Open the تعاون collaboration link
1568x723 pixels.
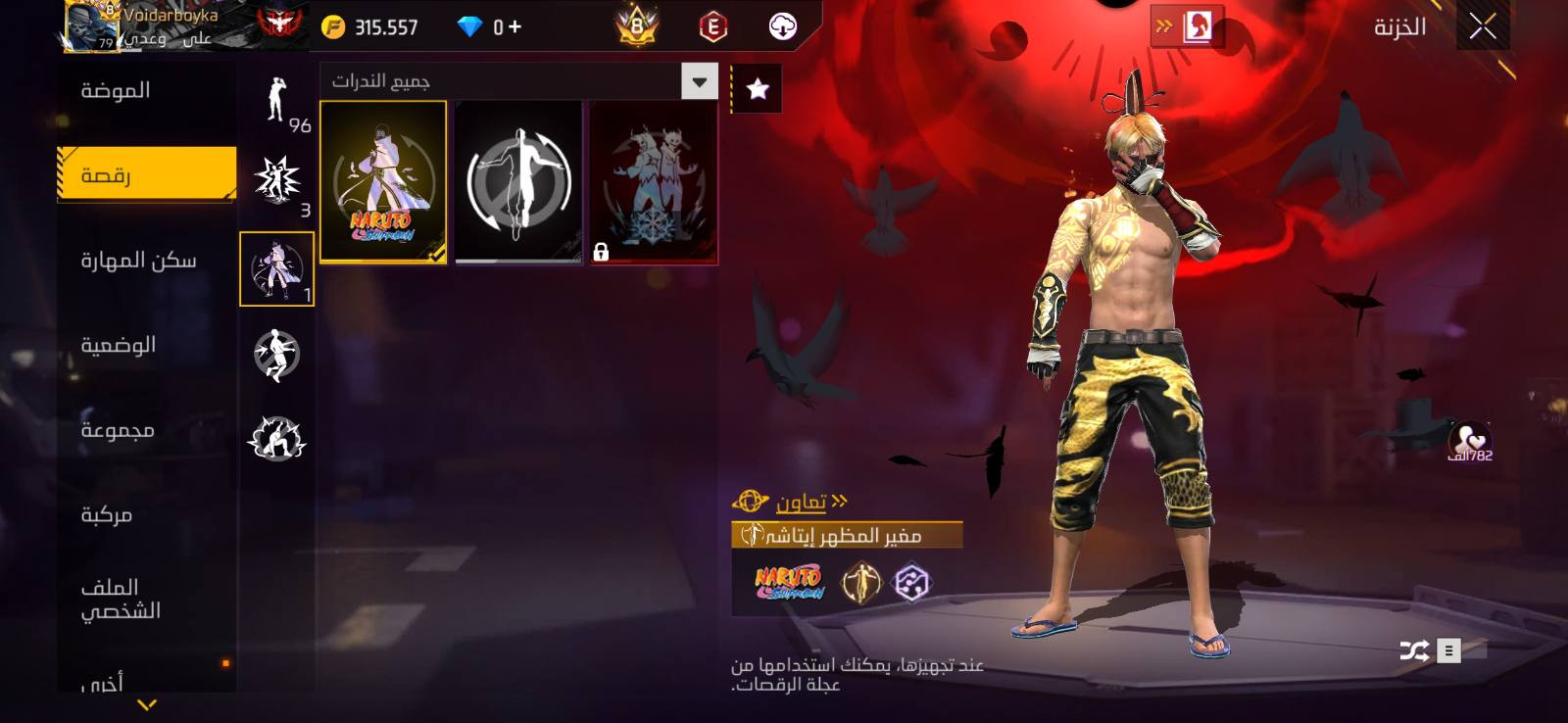tap(801, 503)
